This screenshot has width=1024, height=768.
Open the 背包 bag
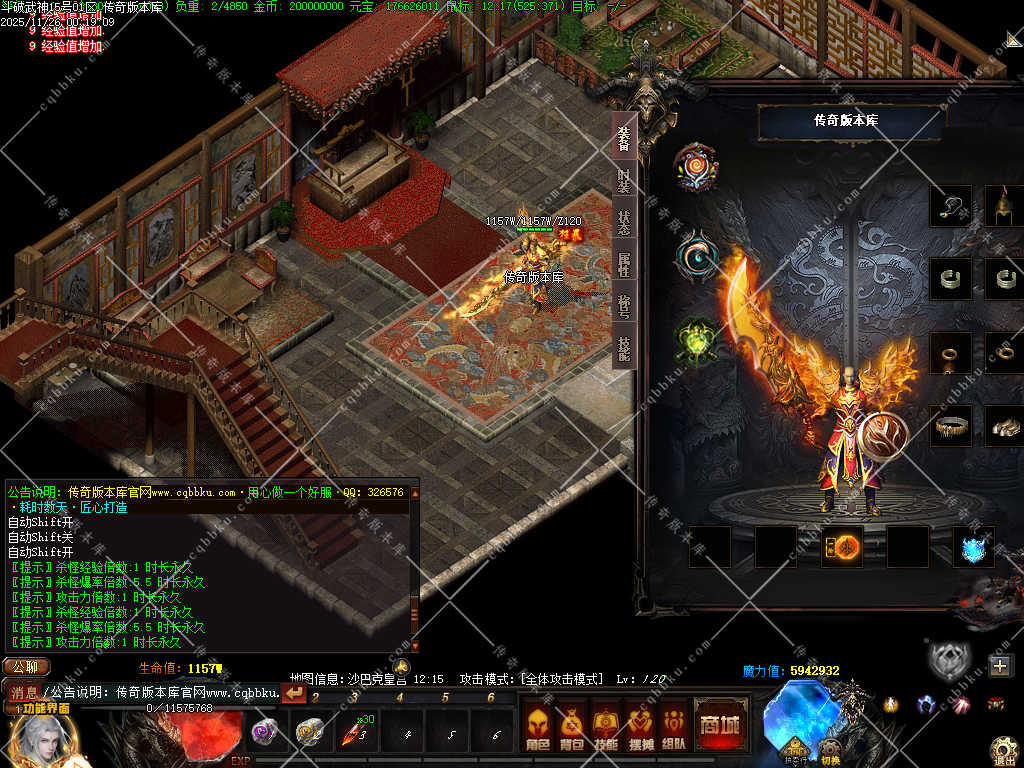coord(572,725)
